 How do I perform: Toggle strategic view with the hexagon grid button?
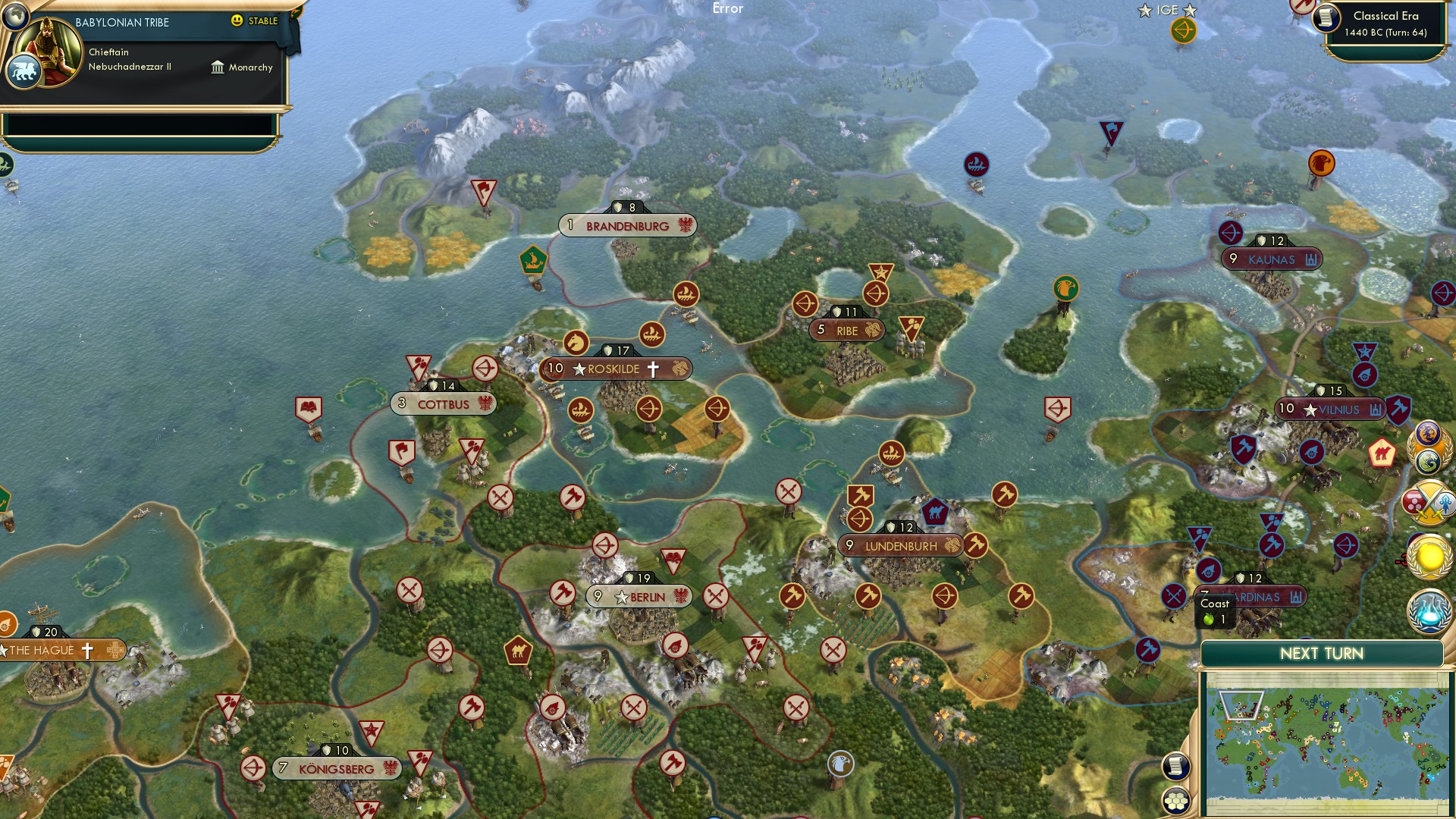coord(1176,801)
